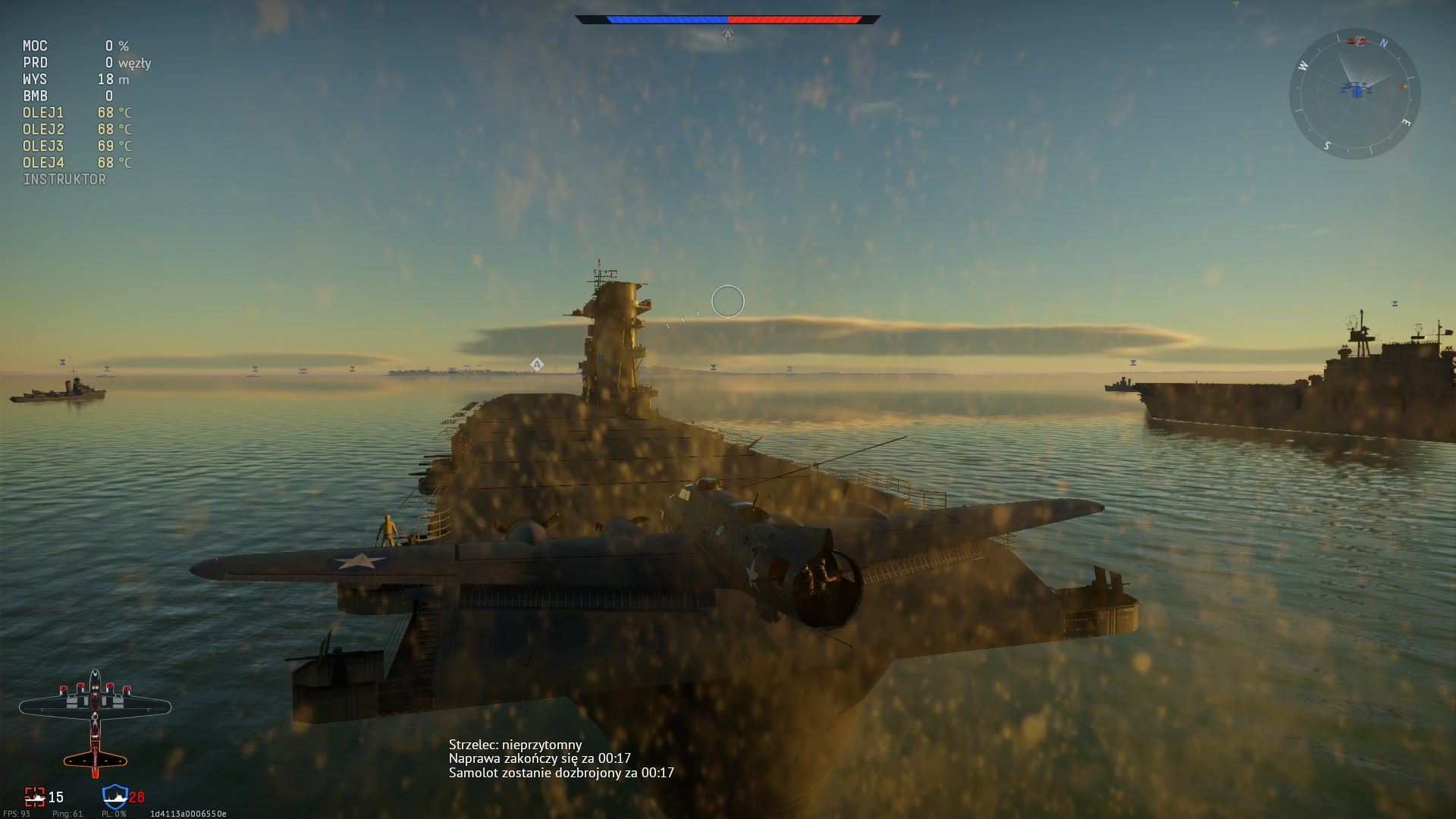The image size is (1456, 819).
Task: Select the zone A indicator below team bar
Action: 728,35
